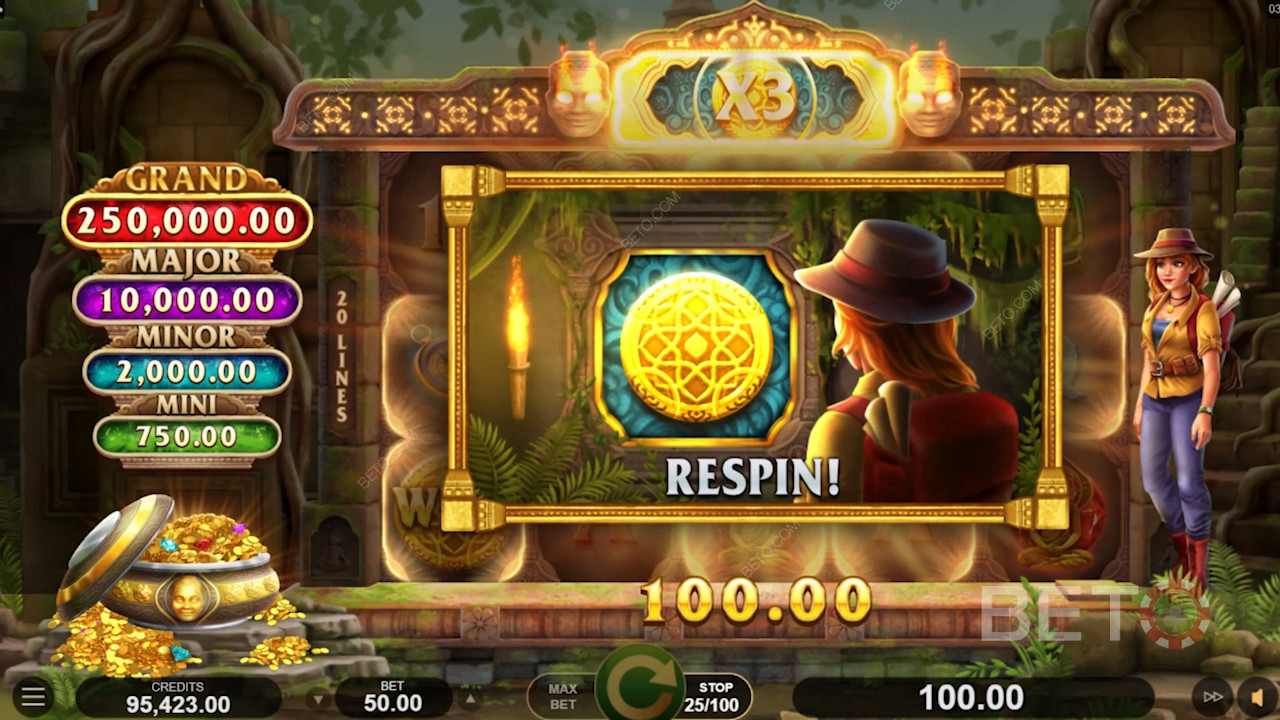Hit the green spin button
The width and height of the screenshot is (1280, 720).
tap(639, 690)
